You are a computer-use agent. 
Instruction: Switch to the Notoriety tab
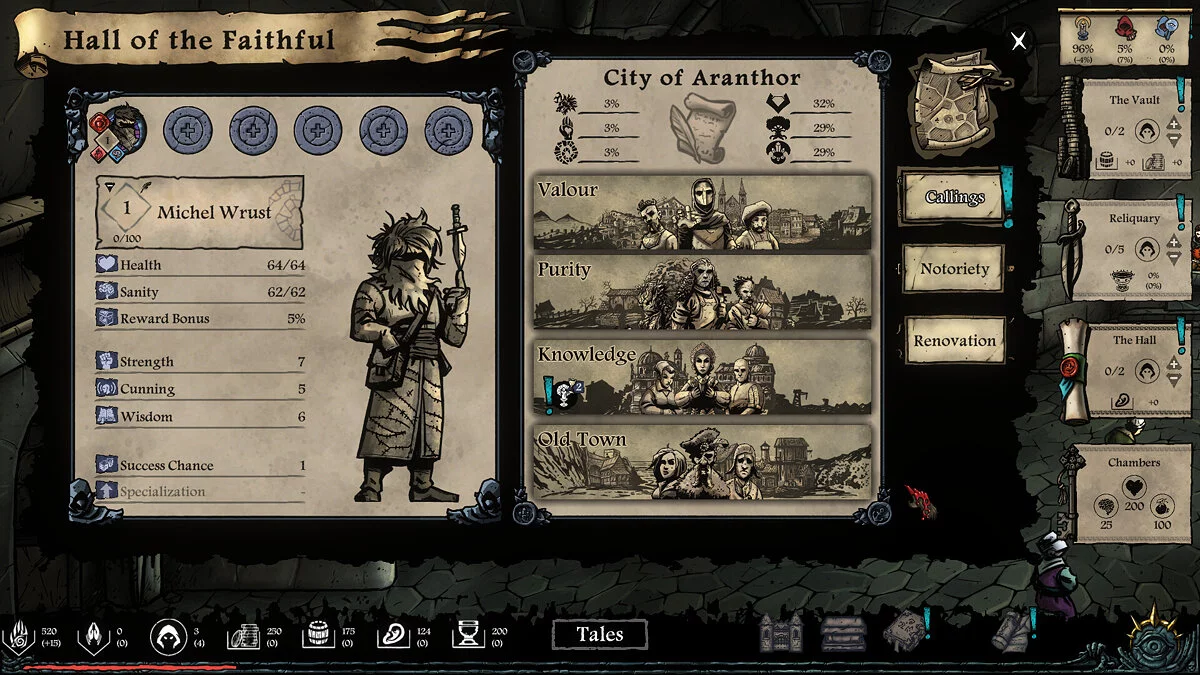coord(953,269)
